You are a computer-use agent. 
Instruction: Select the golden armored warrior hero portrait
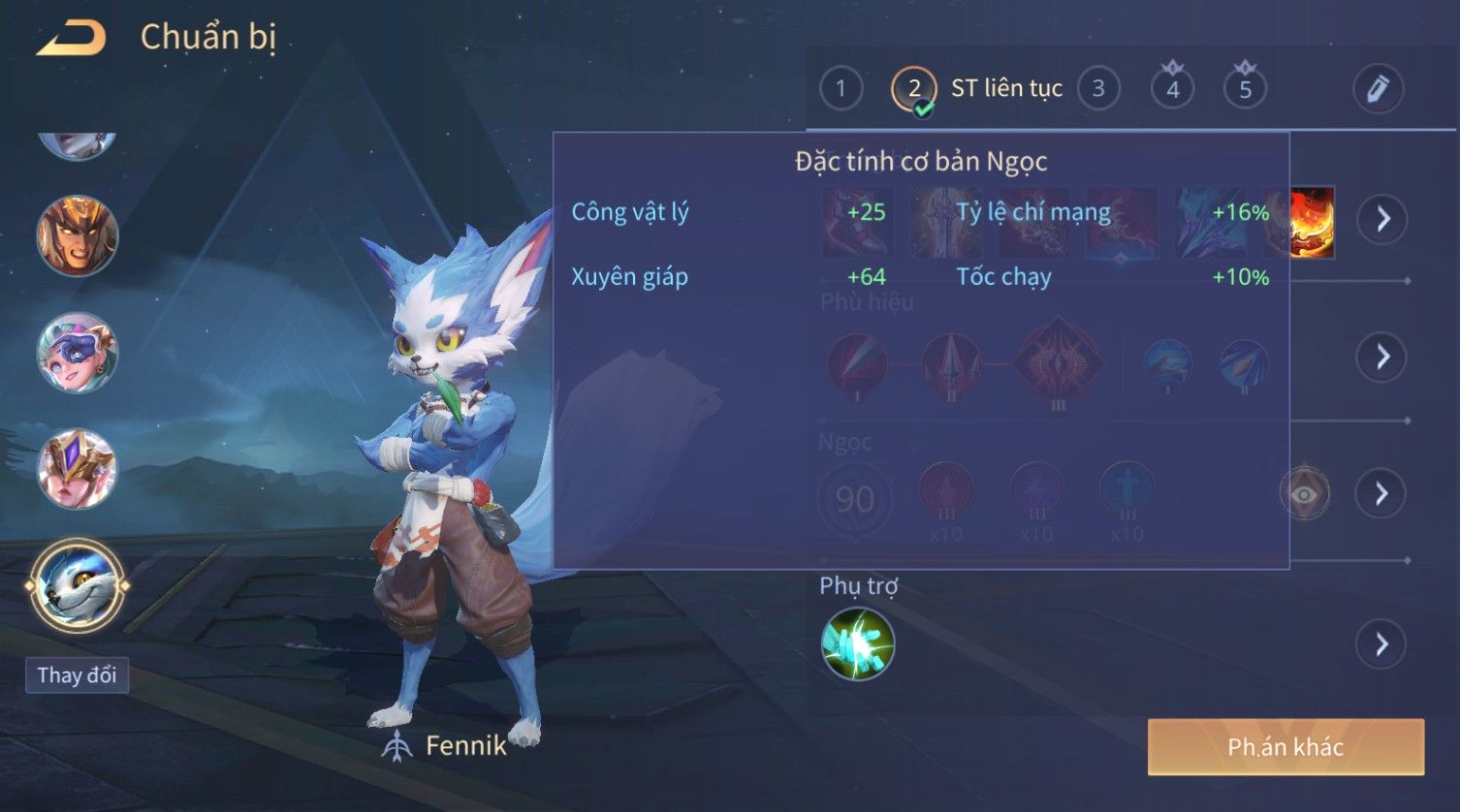tap(78, 235)
